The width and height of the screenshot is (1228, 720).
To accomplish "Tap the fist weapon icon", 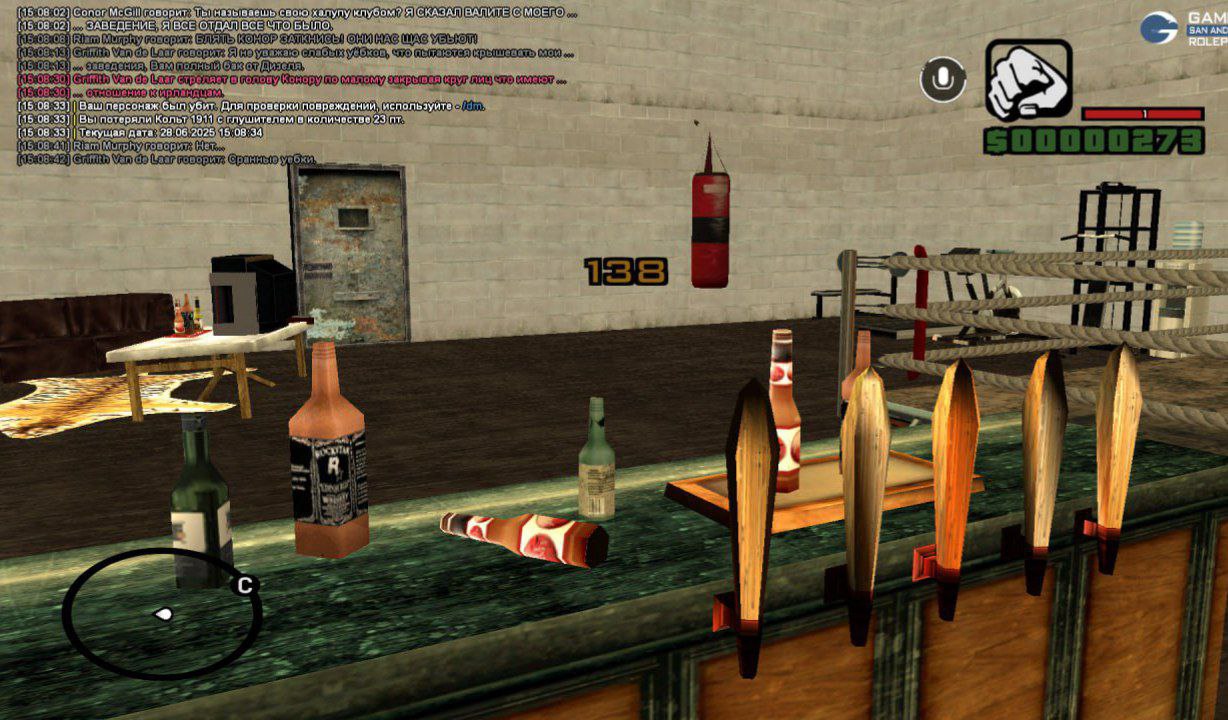I will click(1029, 80).
